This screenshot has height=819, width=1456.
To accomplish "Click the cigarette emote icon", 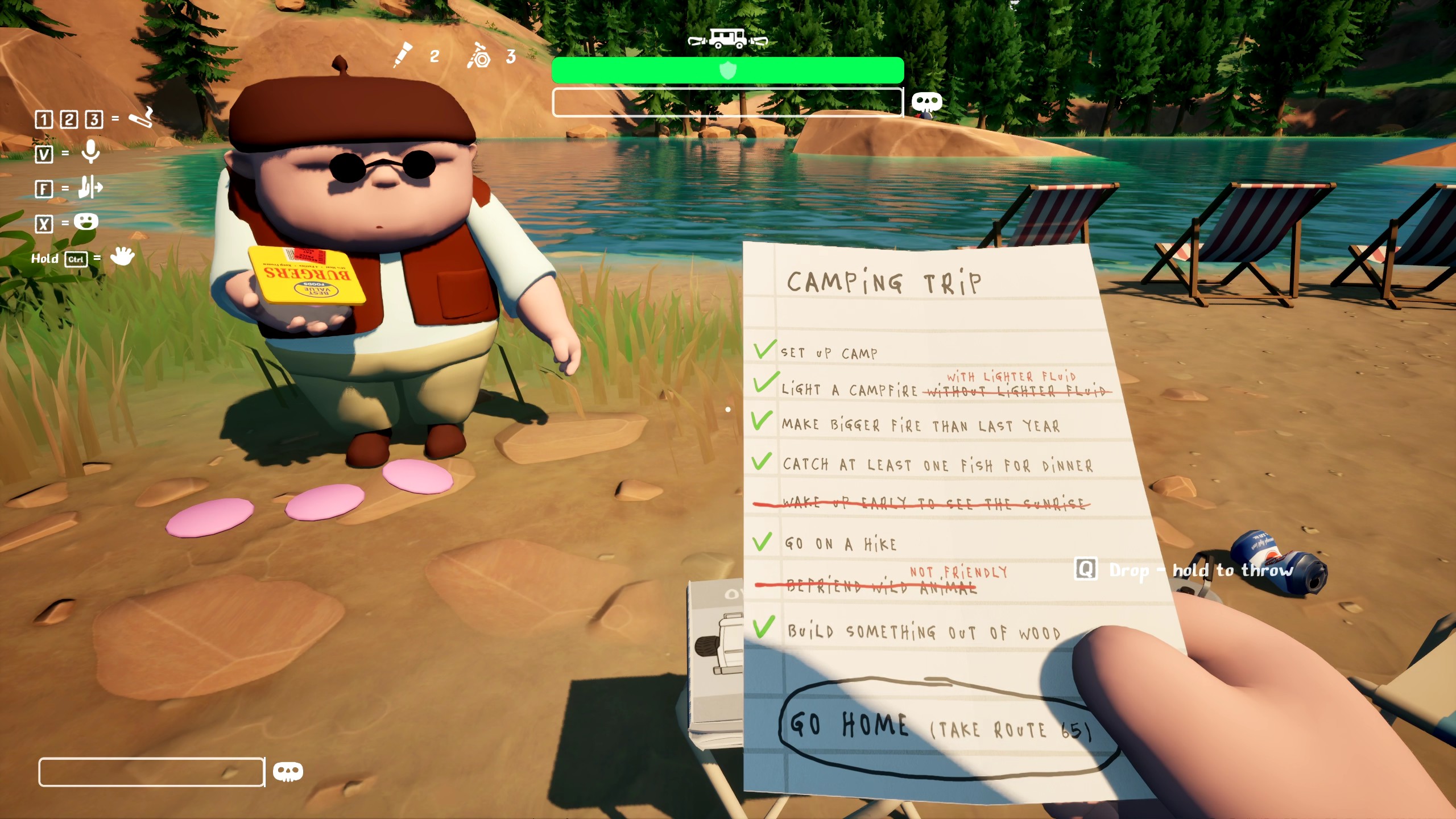I will click(140, 118).
